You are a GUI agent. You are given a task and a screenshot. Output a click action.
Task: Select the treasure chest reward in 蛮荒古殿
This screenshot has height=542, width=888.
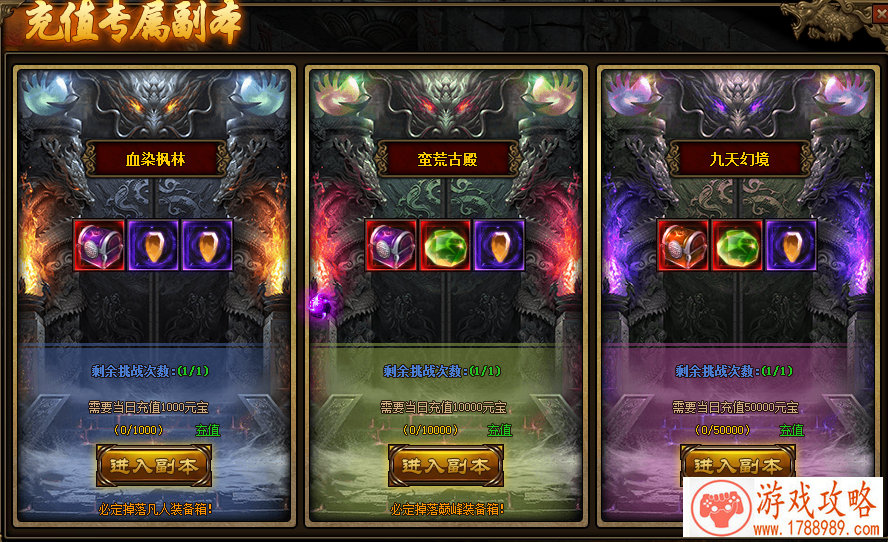[x=392, y=246]
